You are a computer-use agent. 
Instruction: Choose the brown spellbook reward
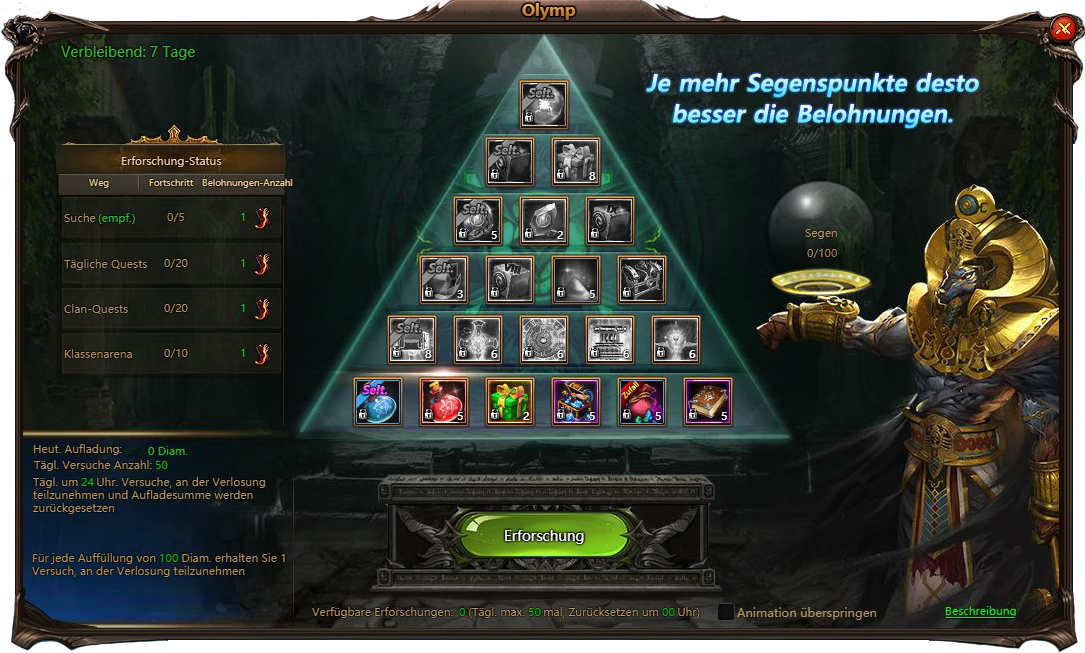(708, 401)
